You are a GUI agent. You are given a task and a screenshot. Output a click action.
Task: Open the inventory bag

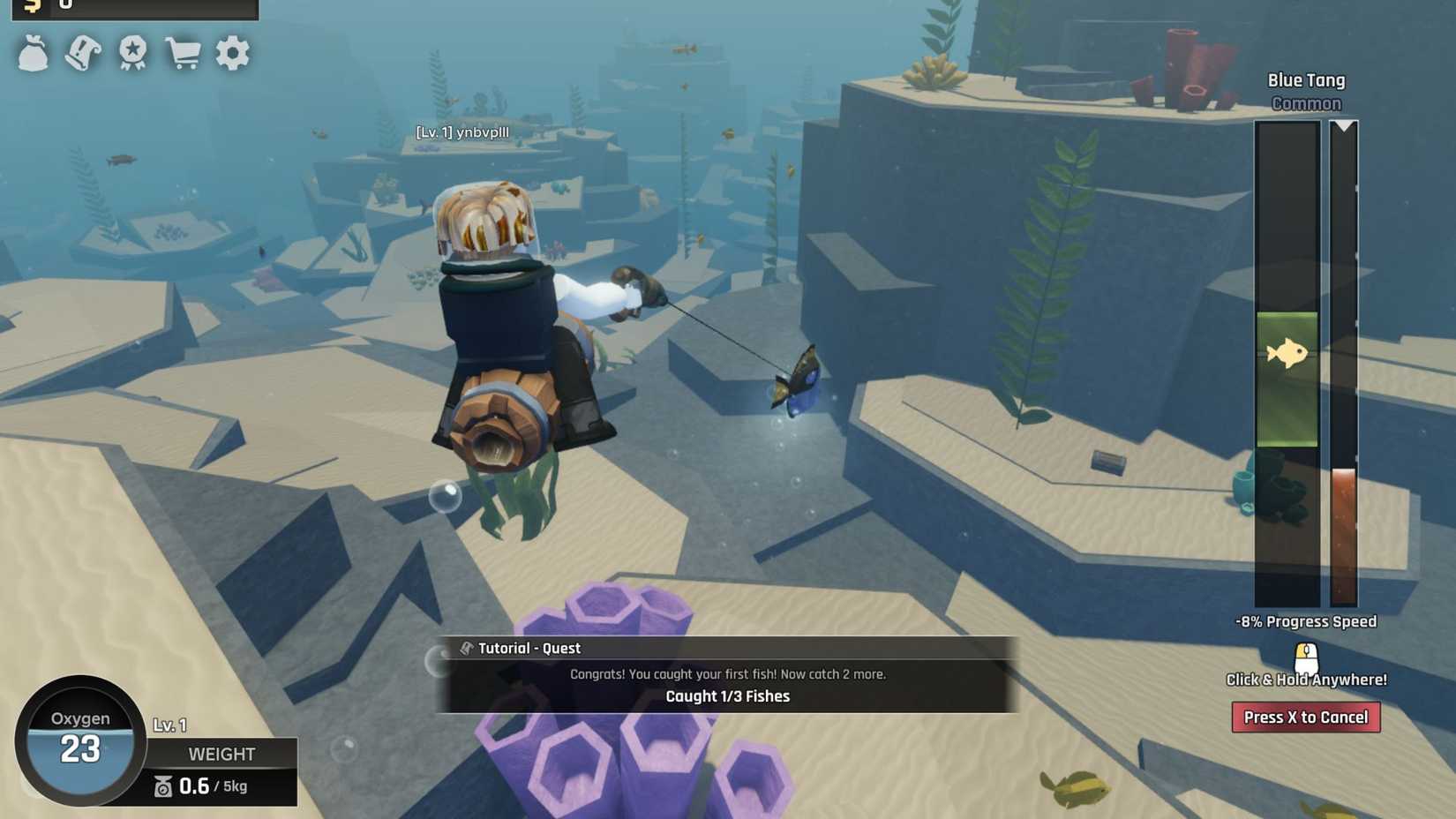click(x=33, y=53)
